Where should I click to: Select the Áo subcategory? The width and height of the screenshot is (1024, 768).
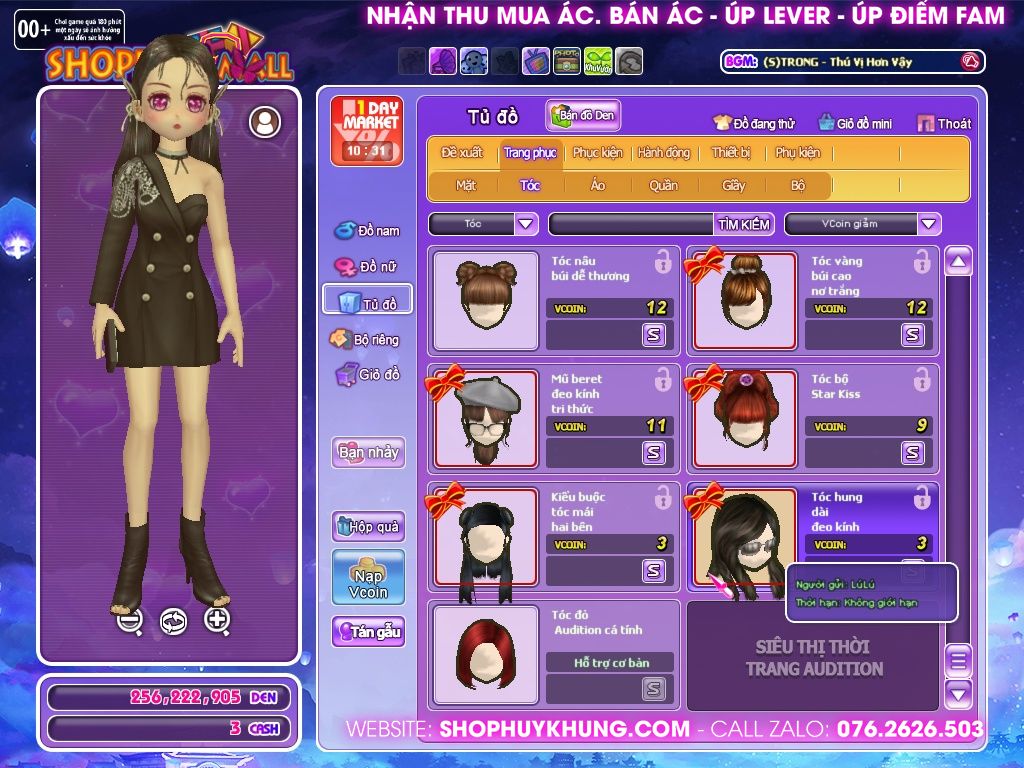[x=597, y=185]
